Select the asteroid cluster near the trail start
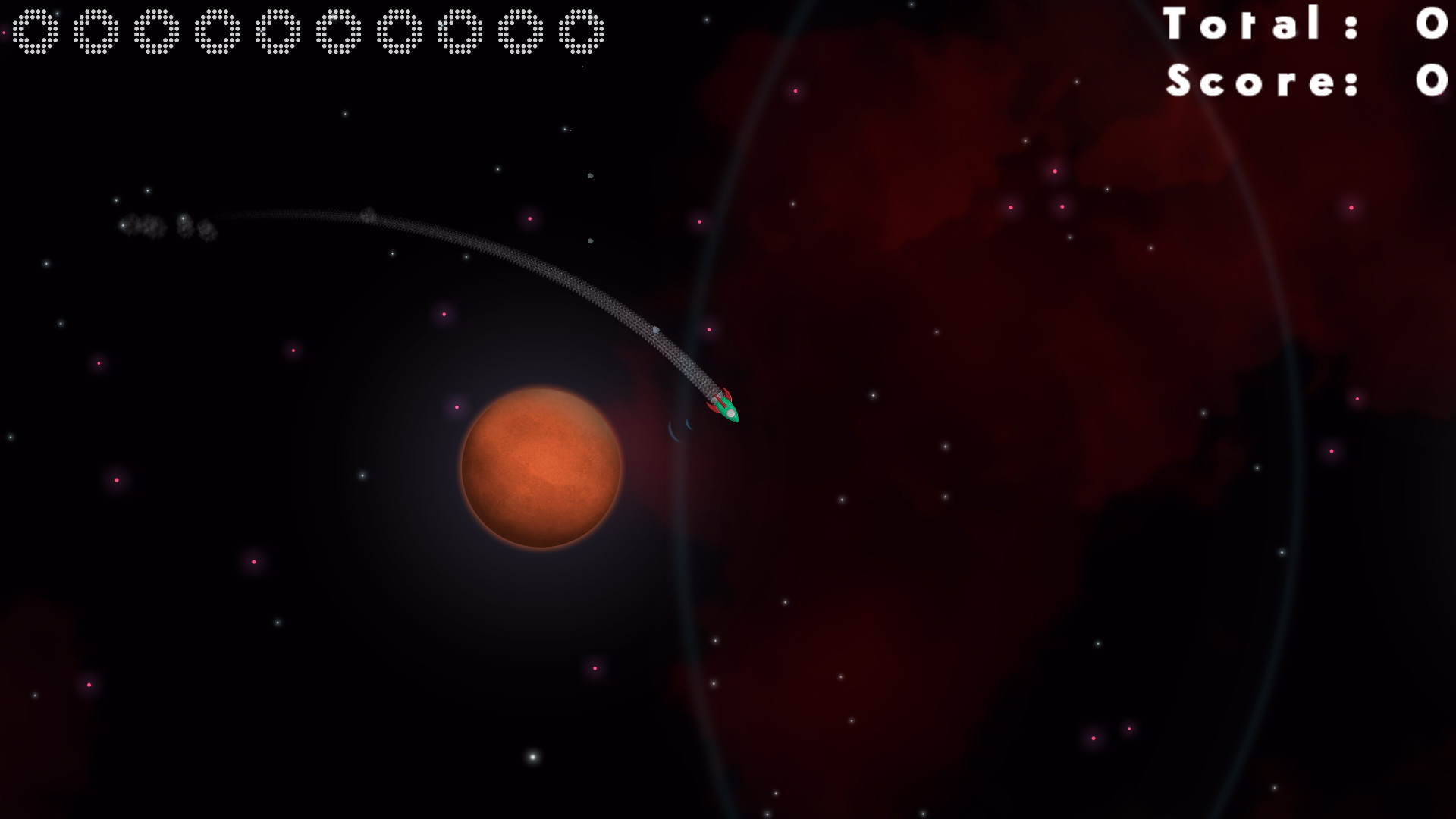The image size is (1456, 819). [163, 225]
